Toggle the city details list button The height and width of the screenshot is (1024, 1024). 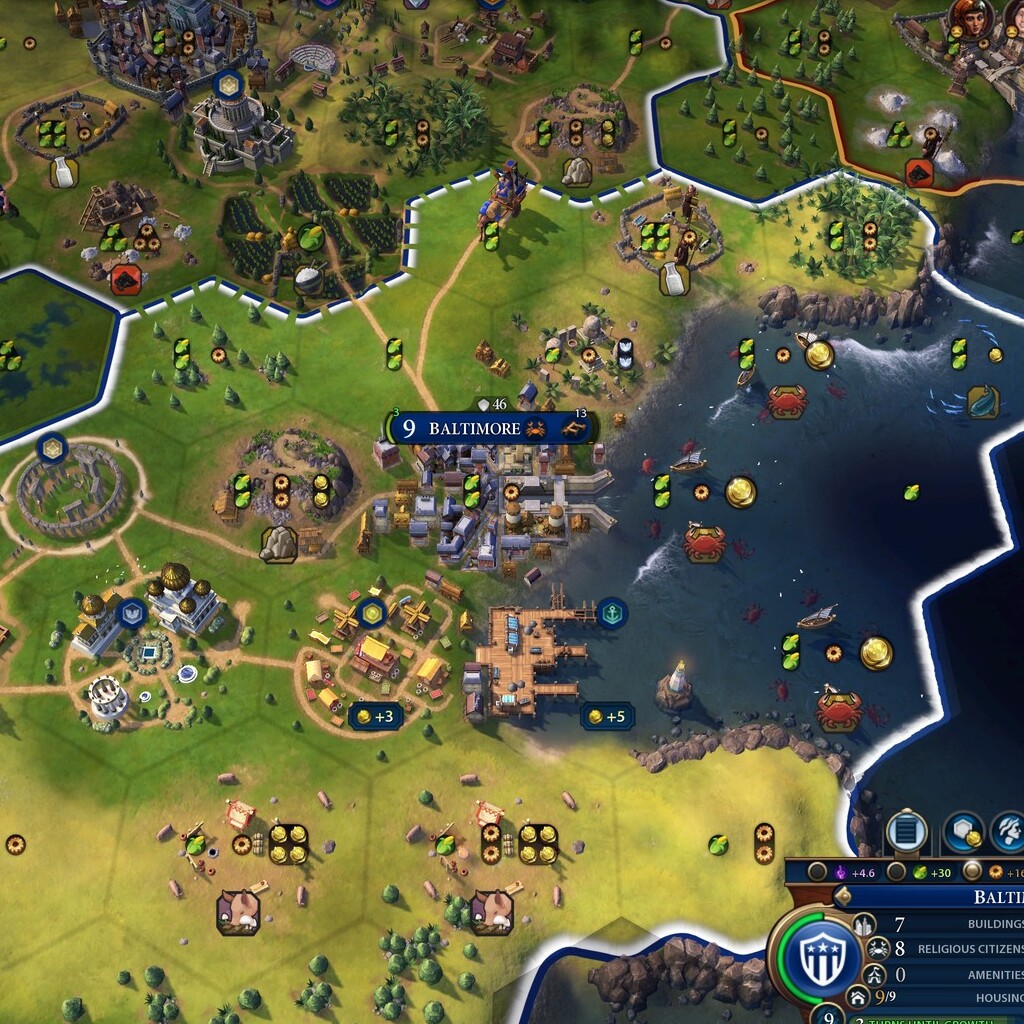(x=907, y=832)
